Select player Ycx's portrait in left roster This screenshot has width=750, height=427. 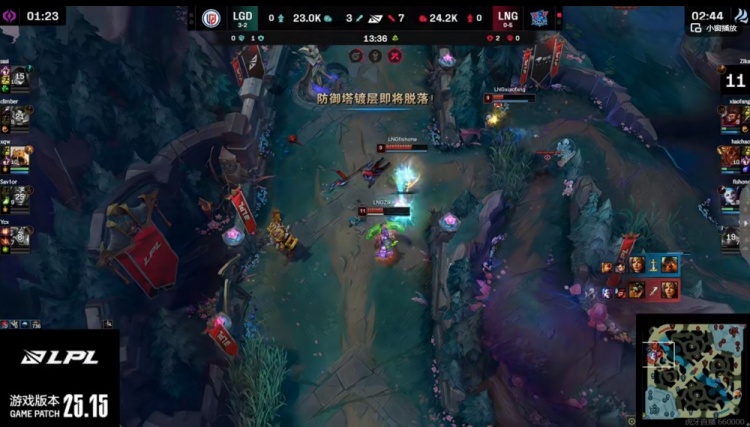coord(19,237)
